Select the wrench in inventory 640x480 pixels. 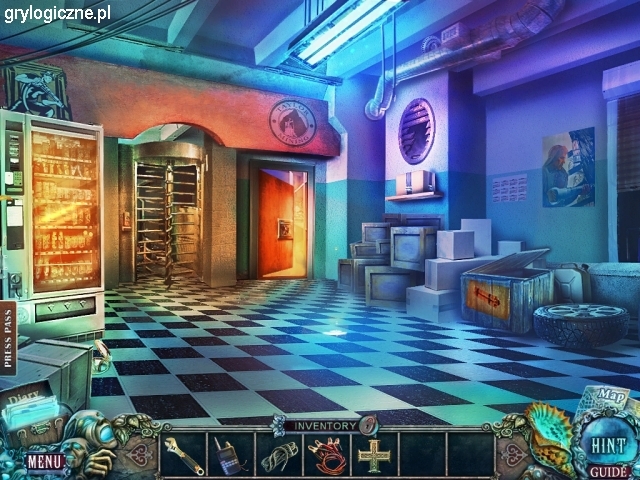point(184,455)
